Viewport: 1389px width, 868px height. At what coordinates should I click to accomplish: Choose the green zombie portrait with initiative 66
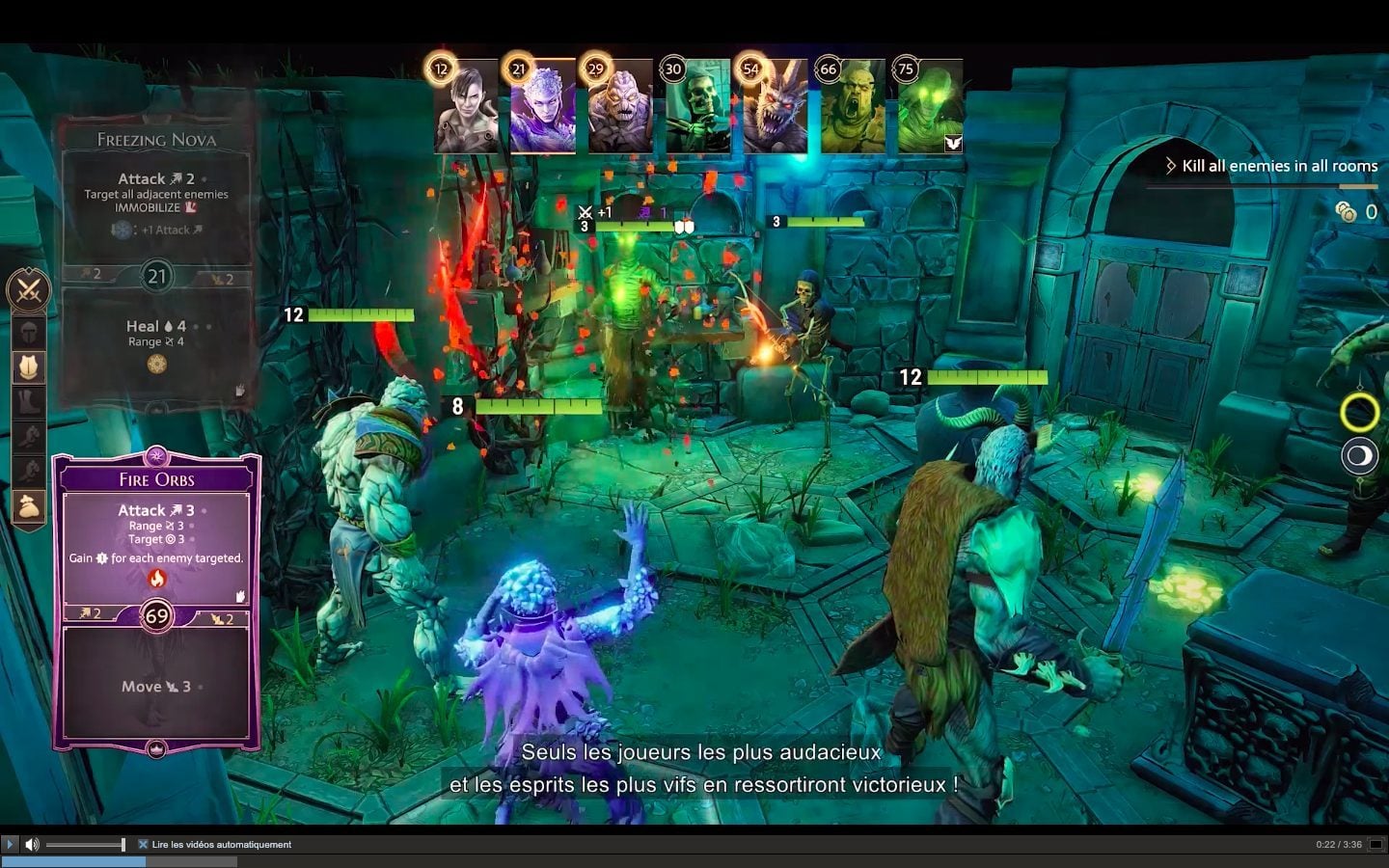853,108
